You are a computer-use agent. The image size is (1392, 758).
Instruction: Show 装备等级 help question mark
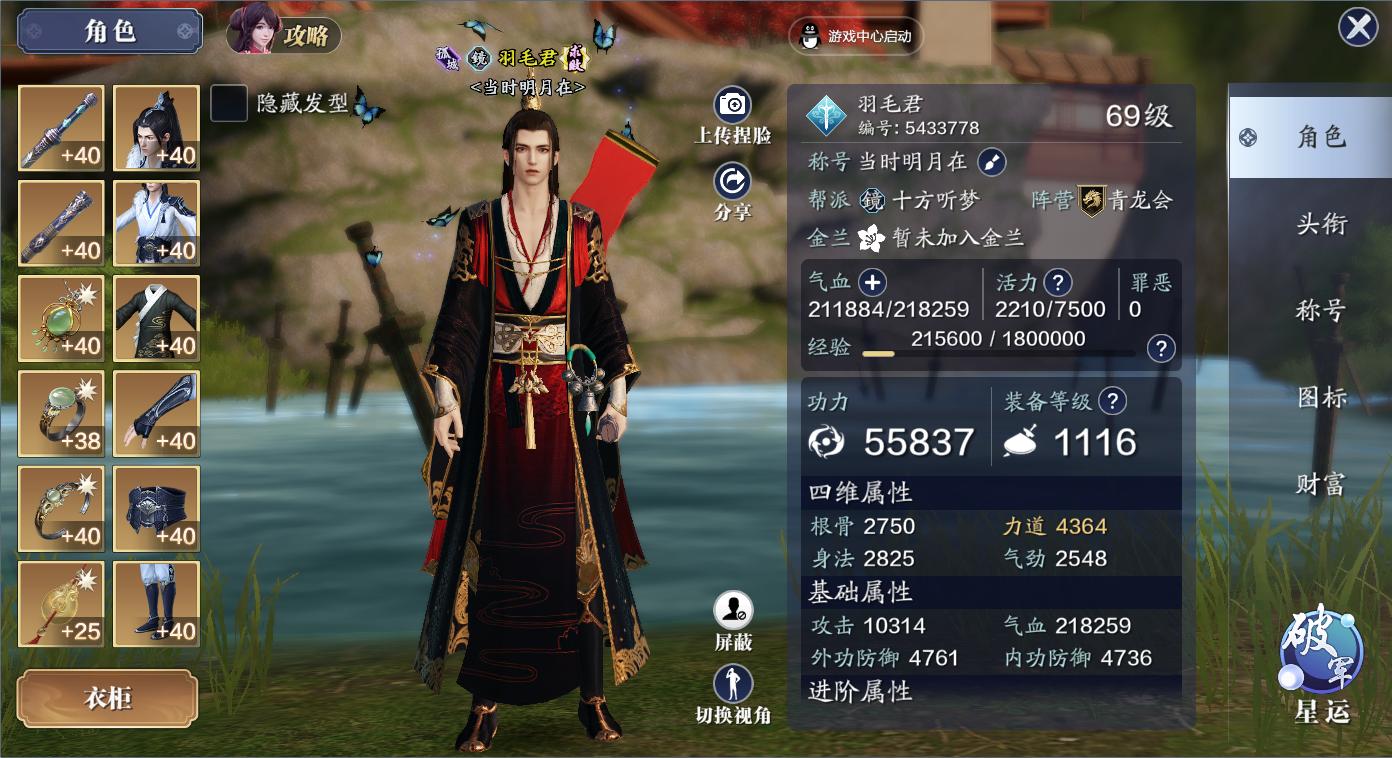pos(1112,402)
